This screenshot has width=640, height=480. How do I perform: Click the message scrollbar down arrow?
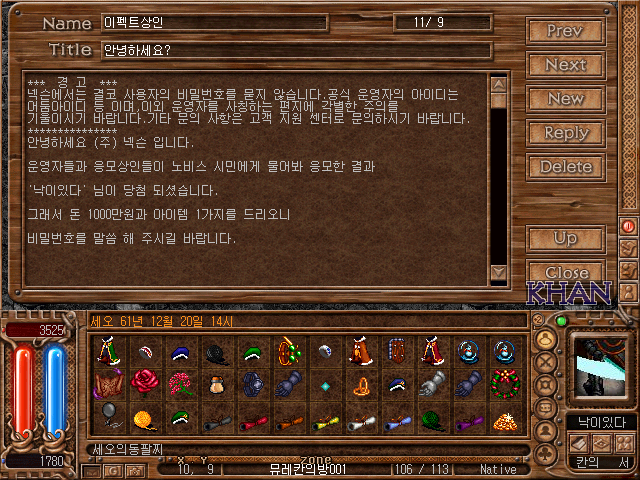[x=498, y=273]
